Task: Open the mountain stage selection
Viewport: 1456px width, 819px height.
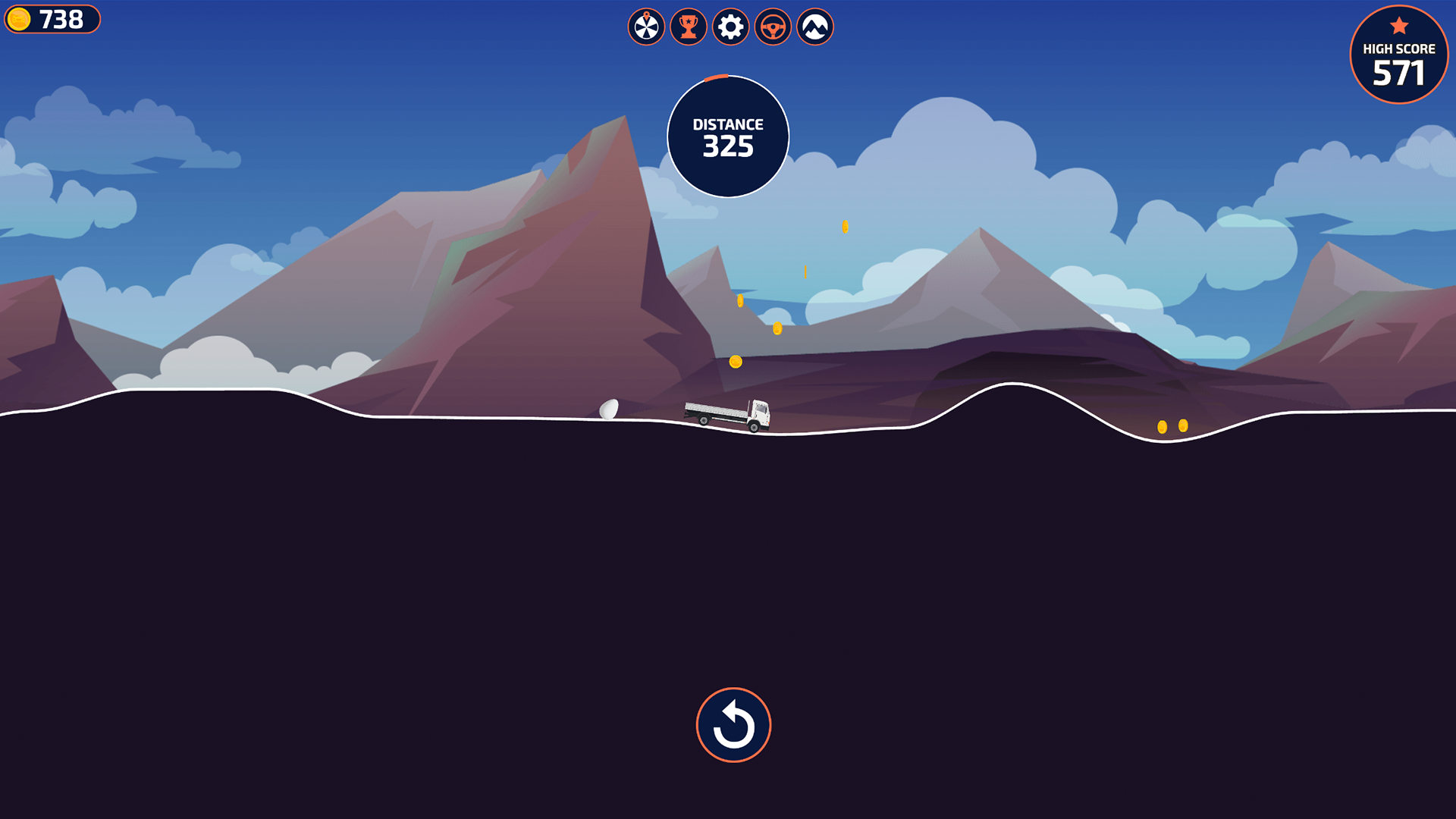Action: [x=814, y=27]
